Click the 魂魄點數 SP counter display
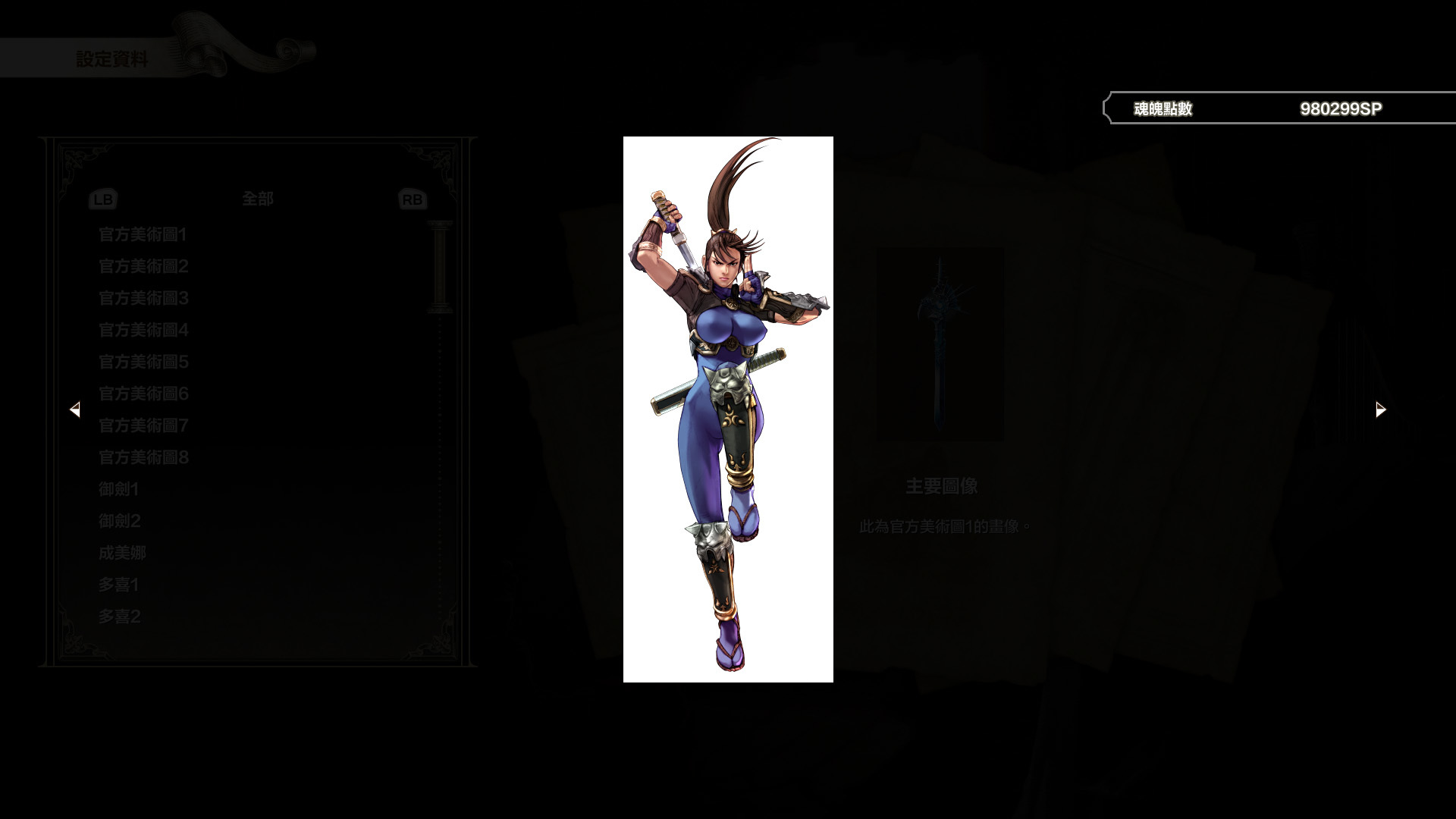The height and width of the screenshot is (819, 1456). click(x=1278, y=108)
